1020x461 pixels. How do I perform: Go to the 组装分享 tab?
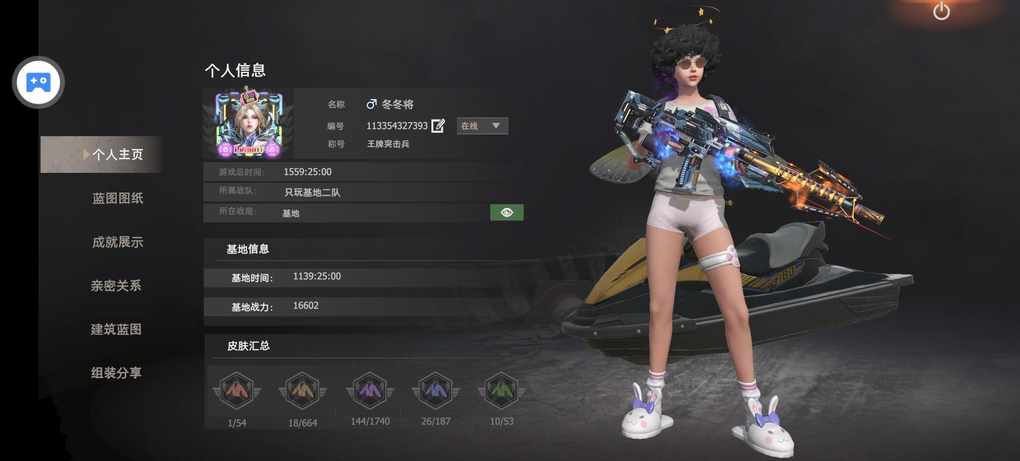point(116,373)
